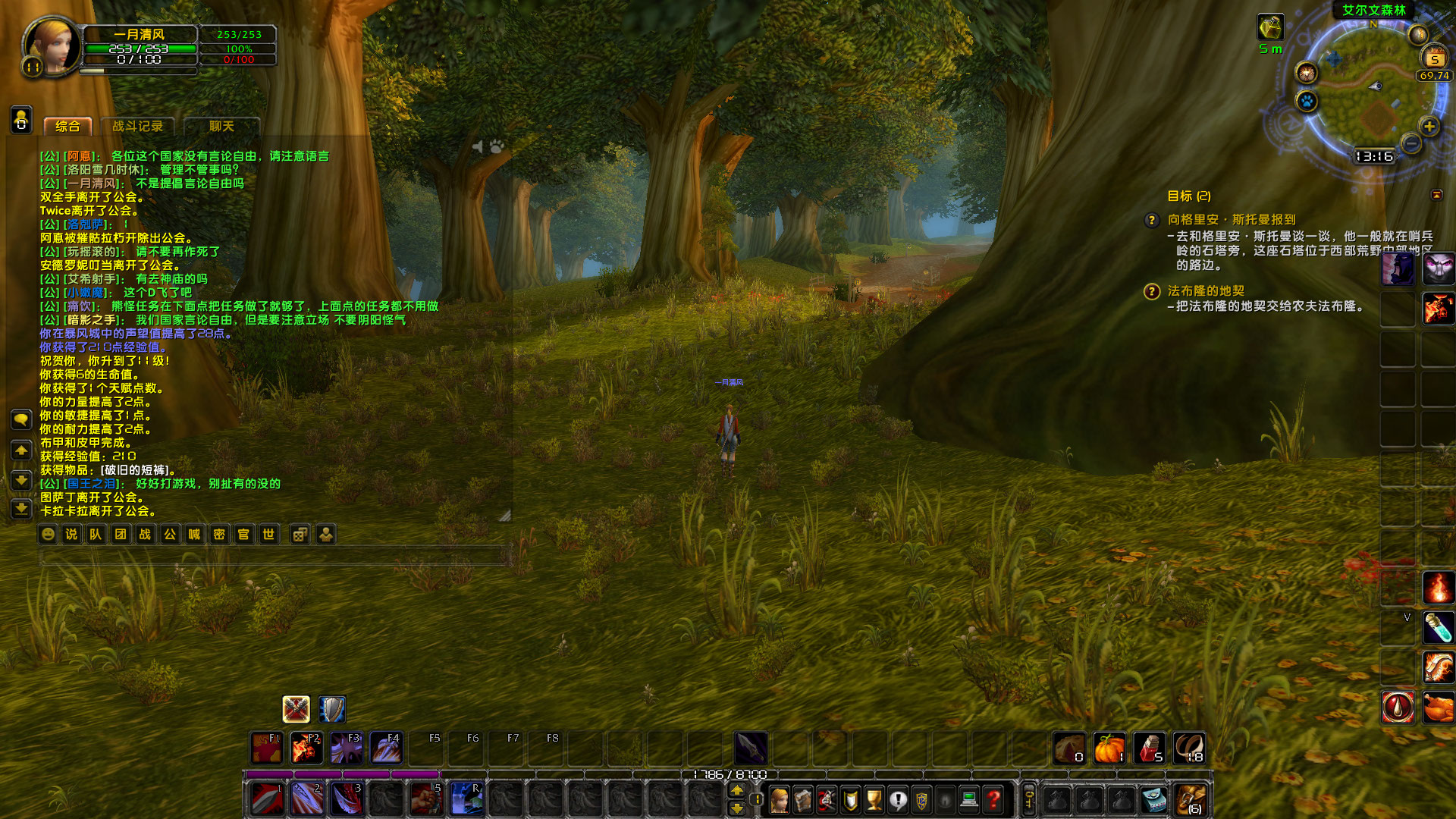Image resolution: width=1456 pixels, height=819 pixels.
Task: Click the chat input field below the channel buttons
Action: pos(273,556)
